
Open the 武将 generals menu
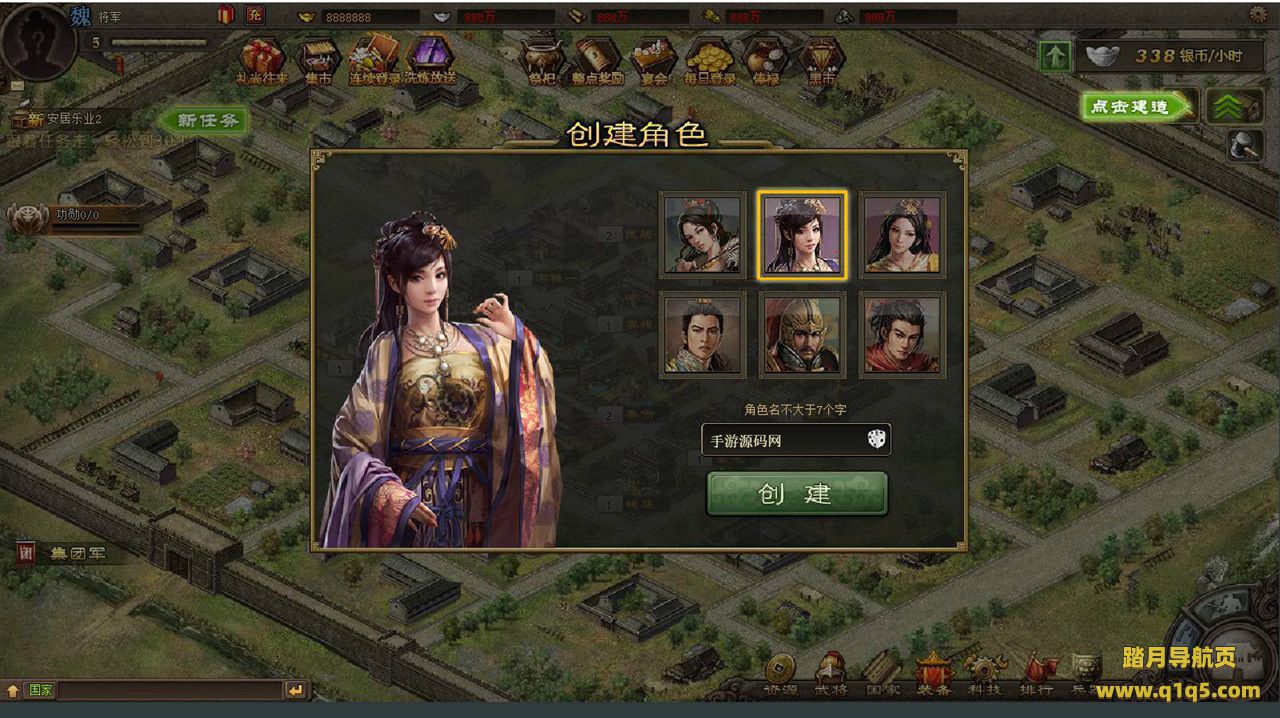pos(830,676)
